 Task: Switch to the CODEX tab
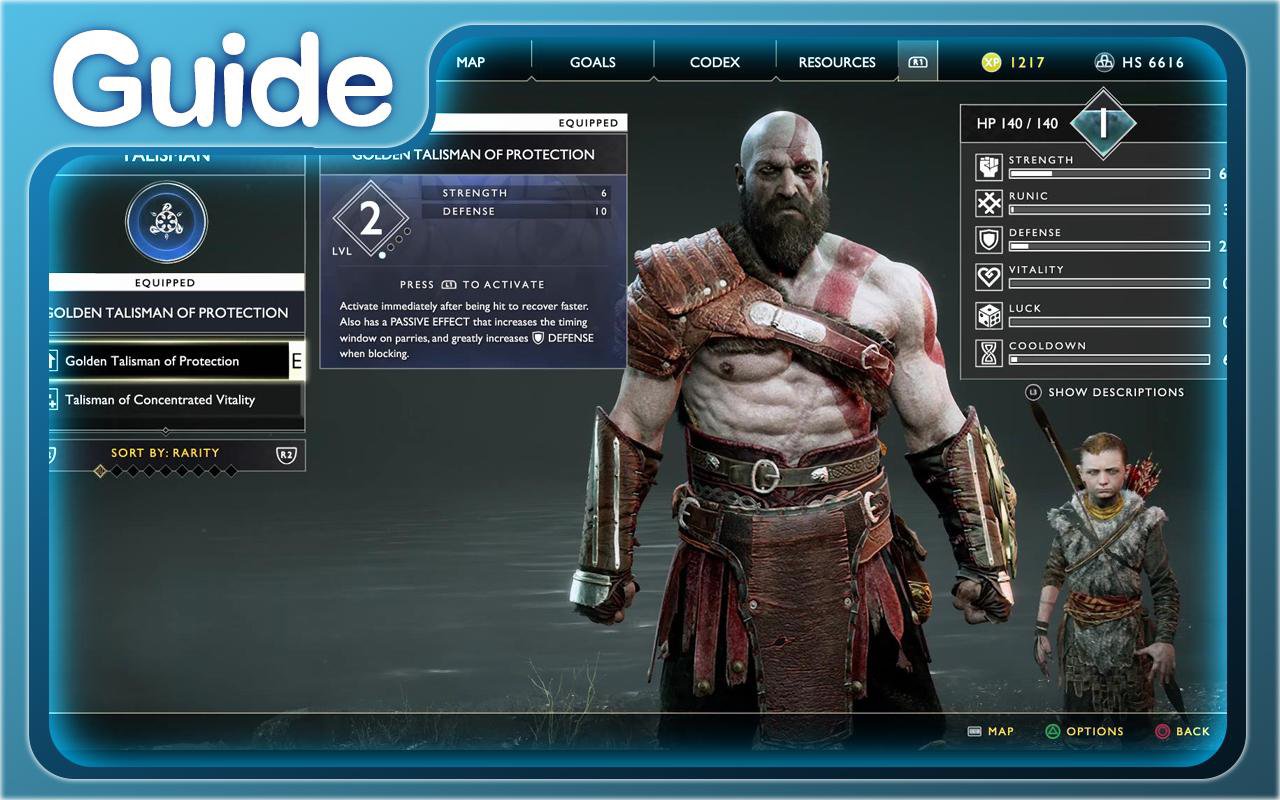coord(714,62)
